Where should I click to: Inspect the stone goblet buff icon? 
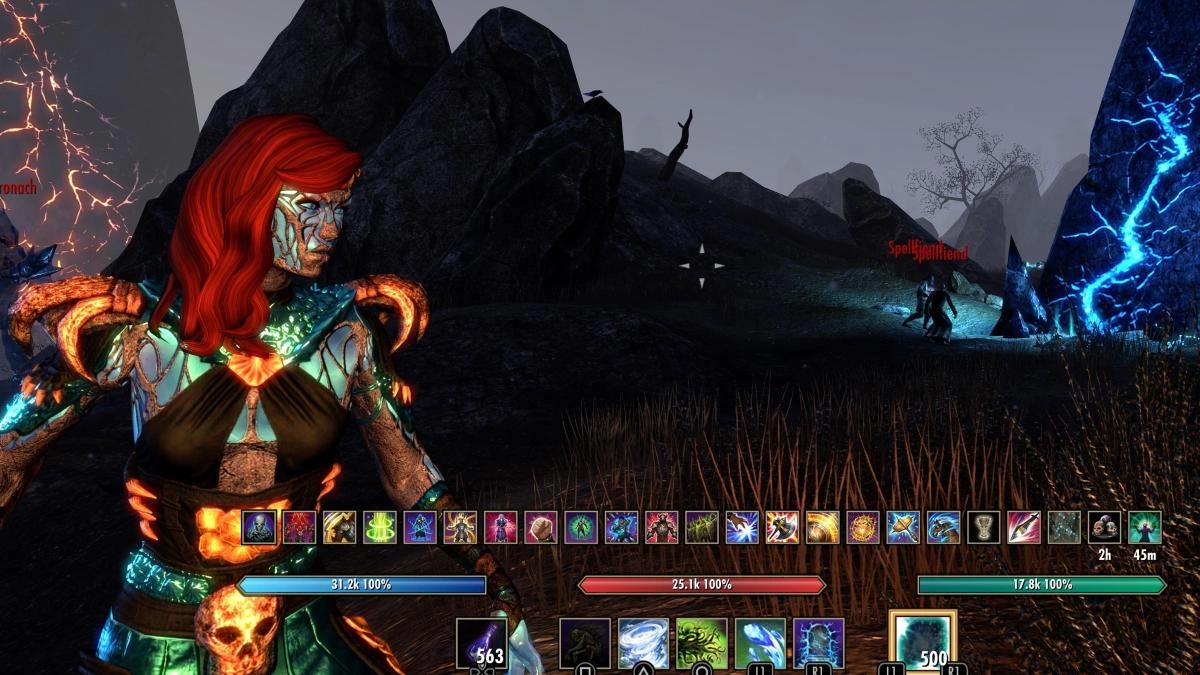(x=983, y=527)
